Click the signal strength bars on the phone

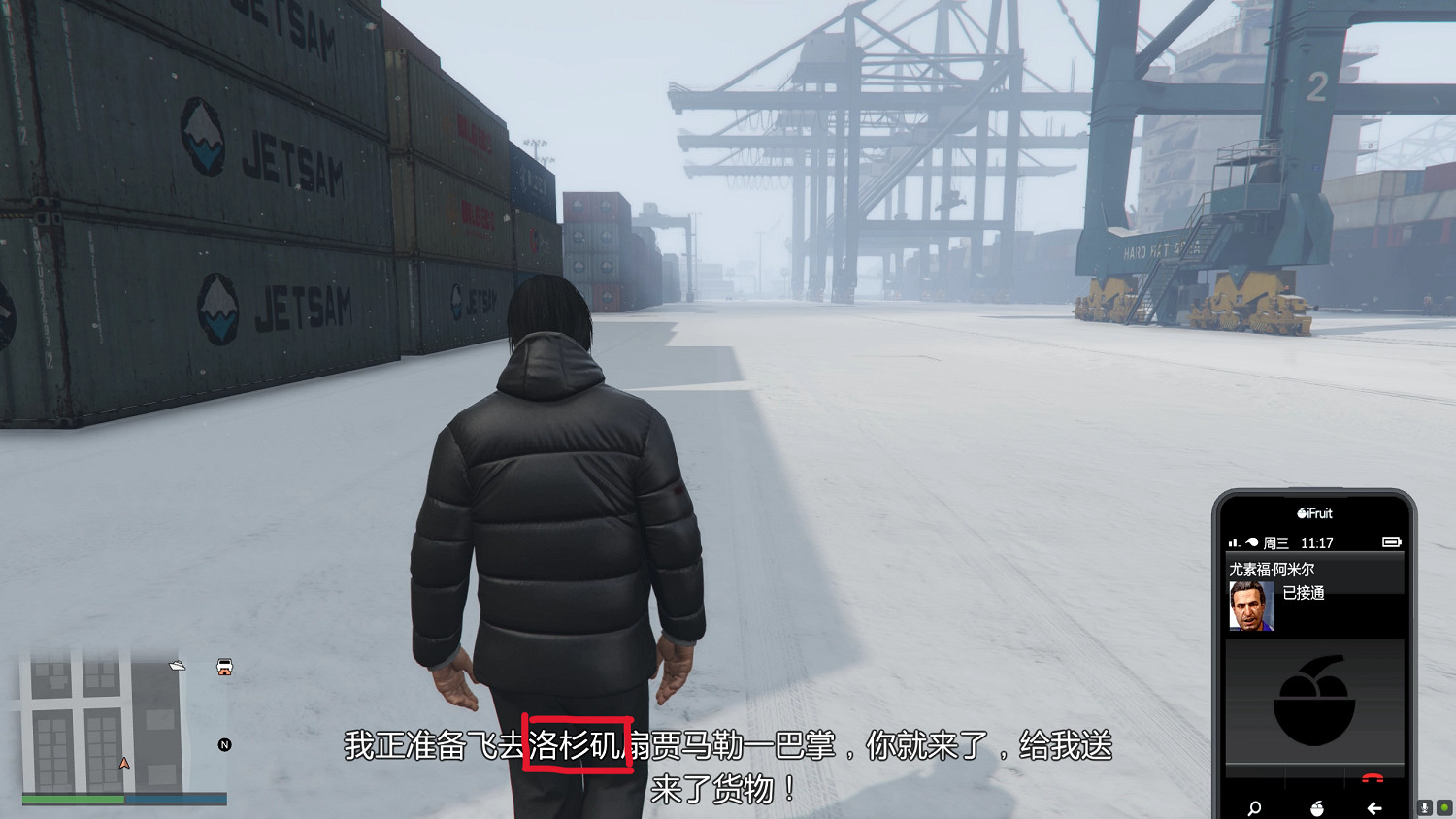[x=1234, y=541]
